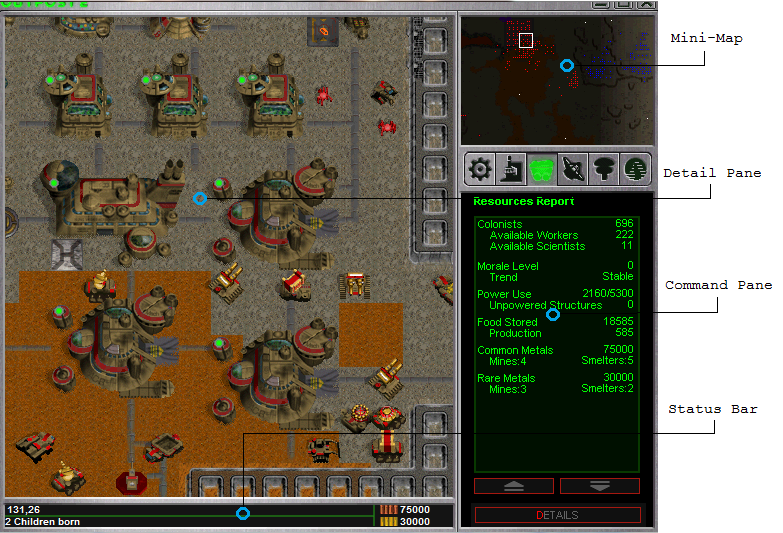The width and height of the screenshot is (783, 533).
Task: Switch to the mushroom-shaped icon tab
Action: (x=604, y=169)
